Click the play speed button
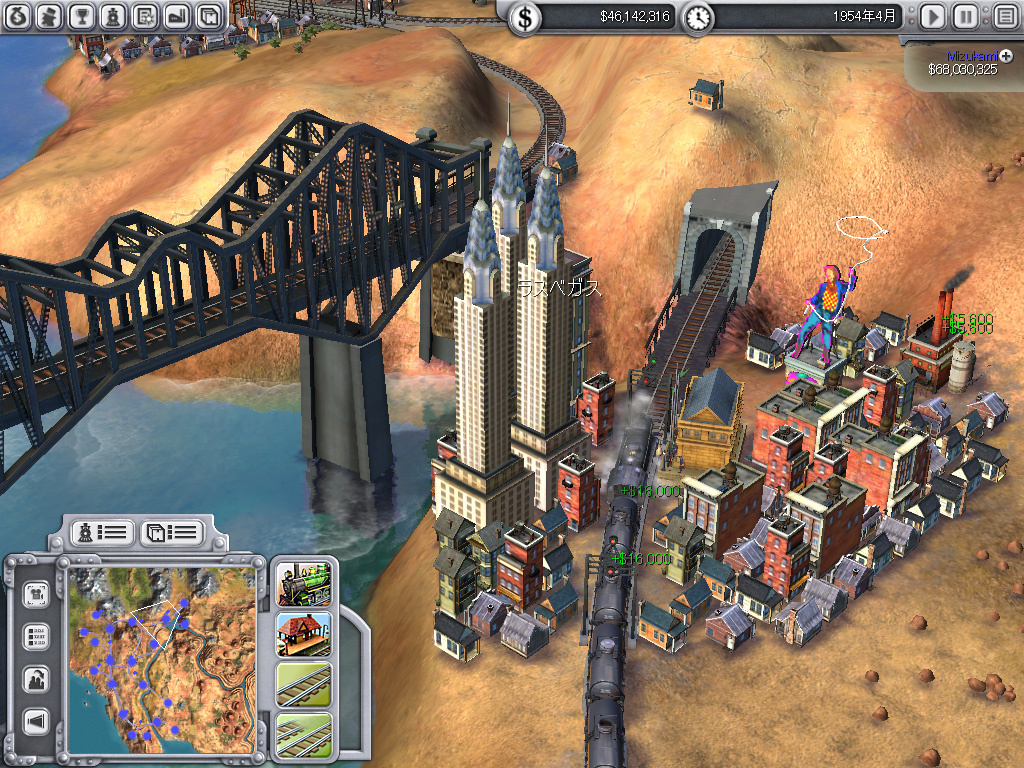Screen dimensions: 1024x768 click(932, 17)
